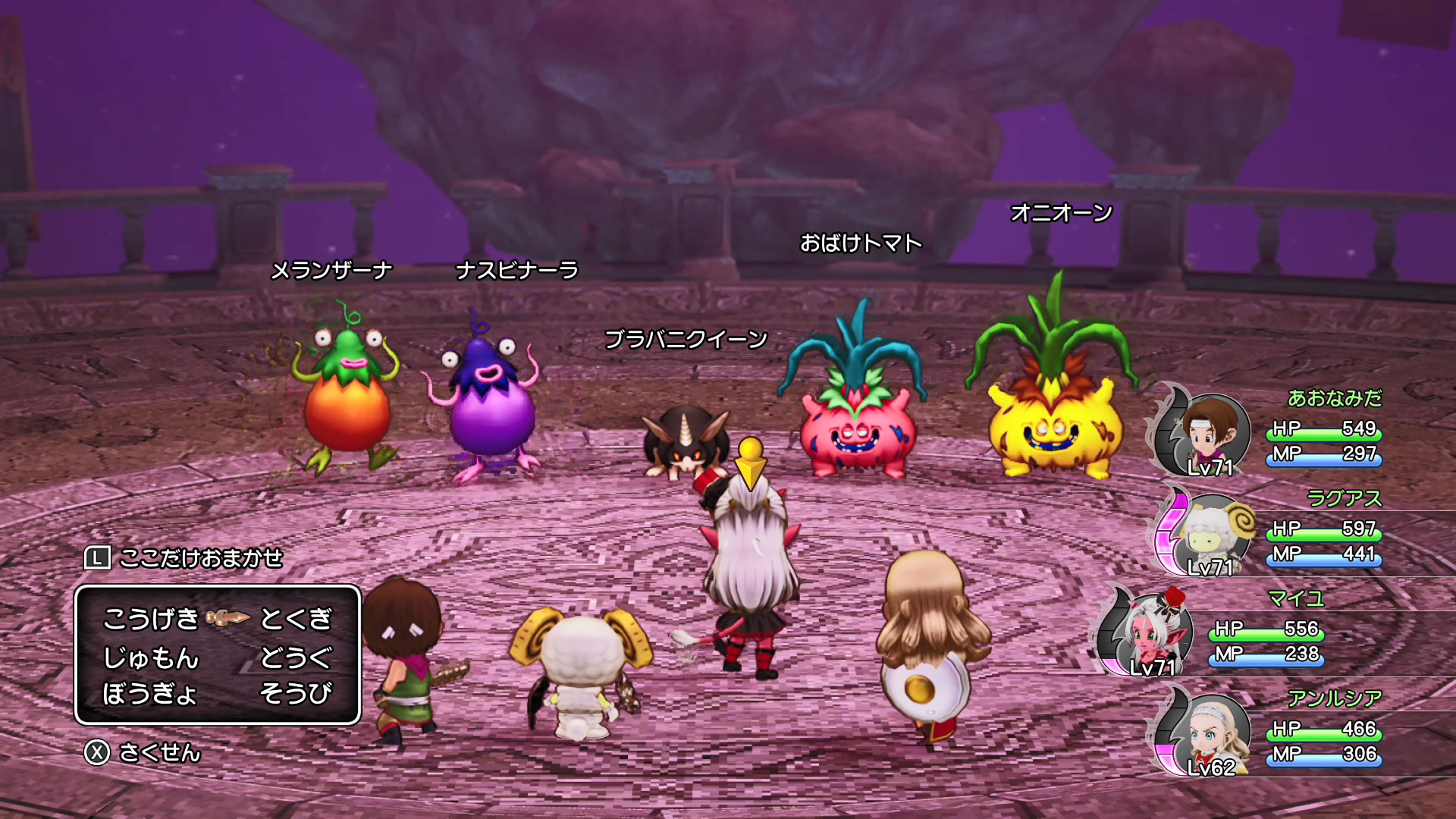Open the じゅもん spell list
The image size is (1456, 819).
(150, 657)
